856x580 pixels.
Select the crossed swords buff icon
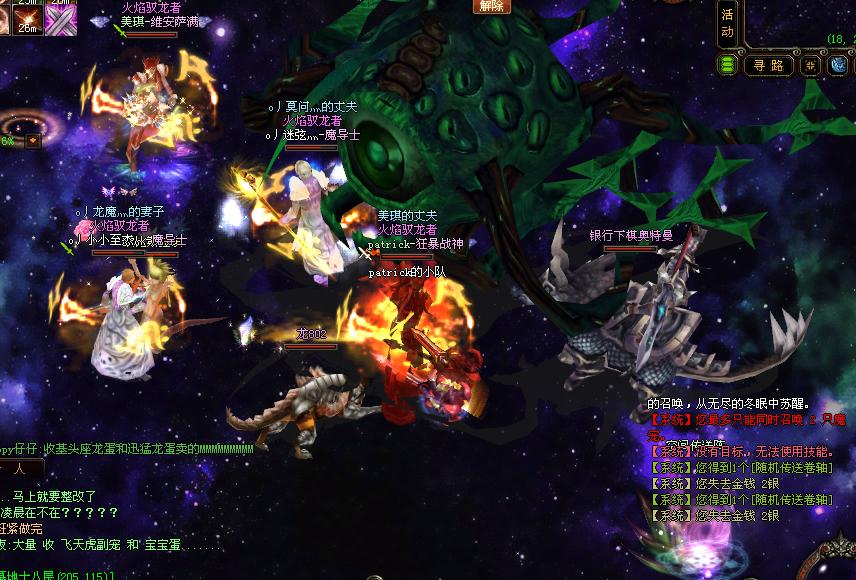pos(60,20)
